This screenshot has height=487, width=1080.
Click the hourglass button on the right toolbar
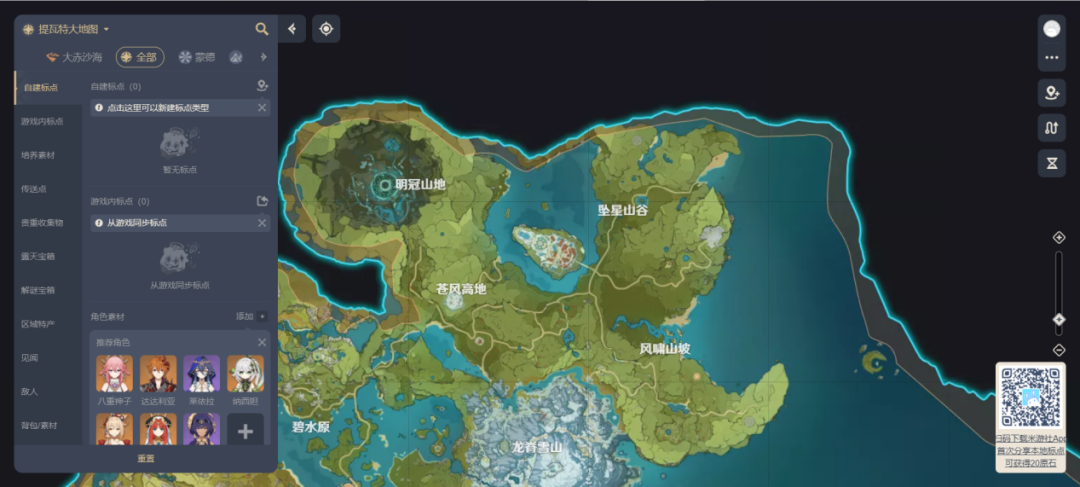[x=1051, y=162]
